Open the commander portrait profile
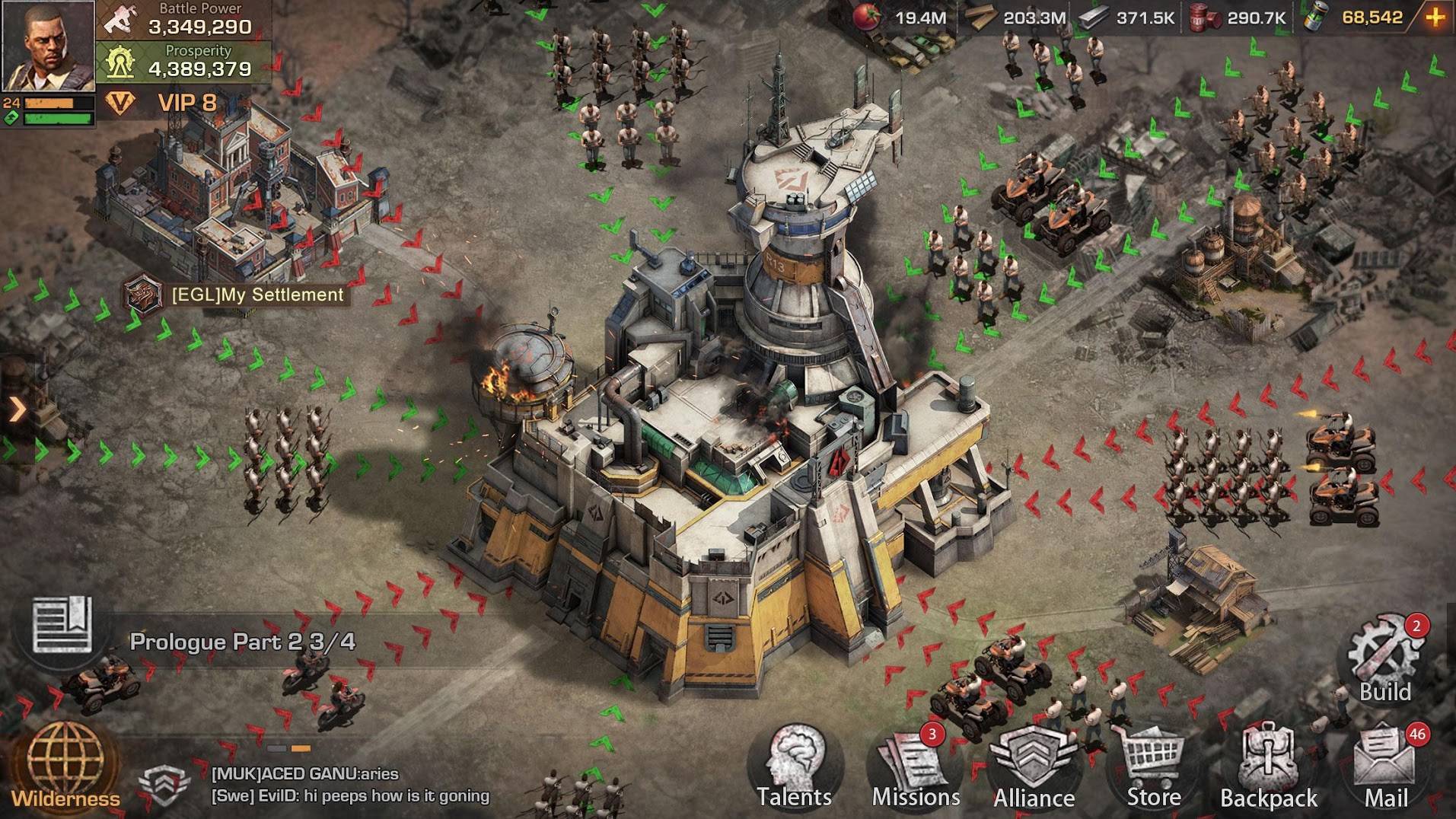Image resolution: width=1456 pixels, height=819 pixels. 47,46
